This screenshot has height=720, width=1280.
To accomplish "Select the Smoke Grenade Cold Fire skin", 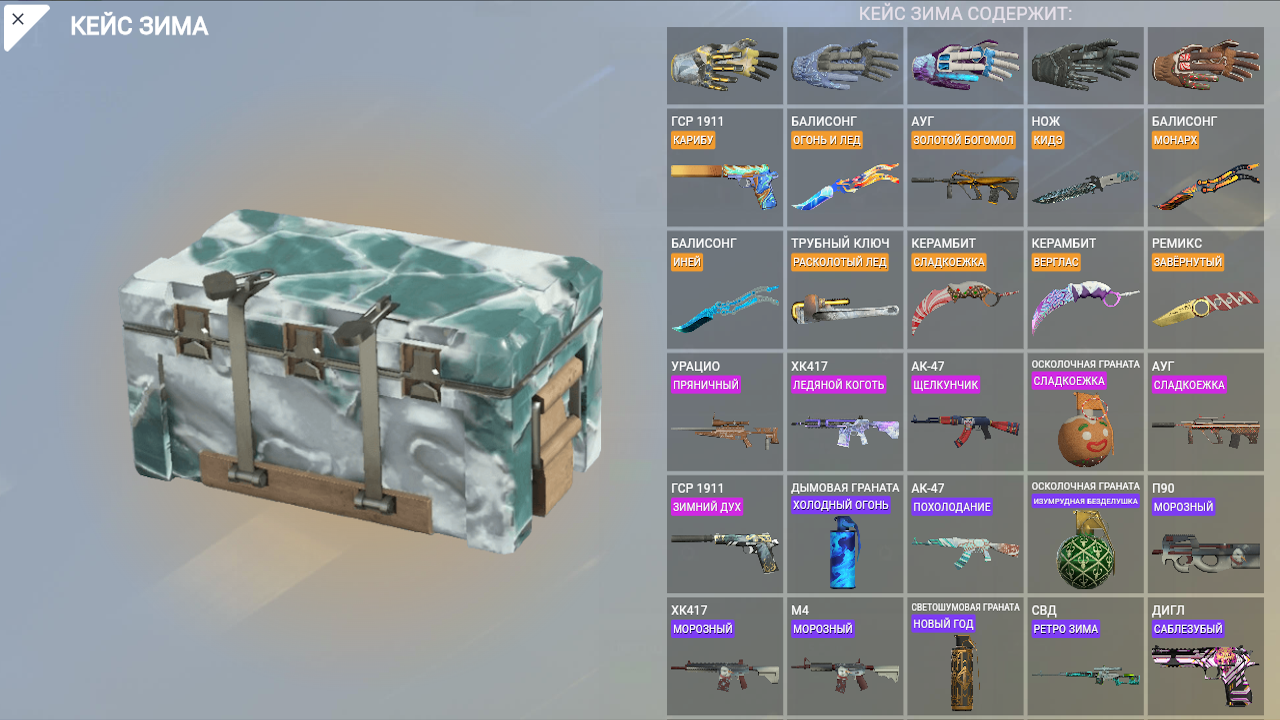I will click(x=845, y=533).
